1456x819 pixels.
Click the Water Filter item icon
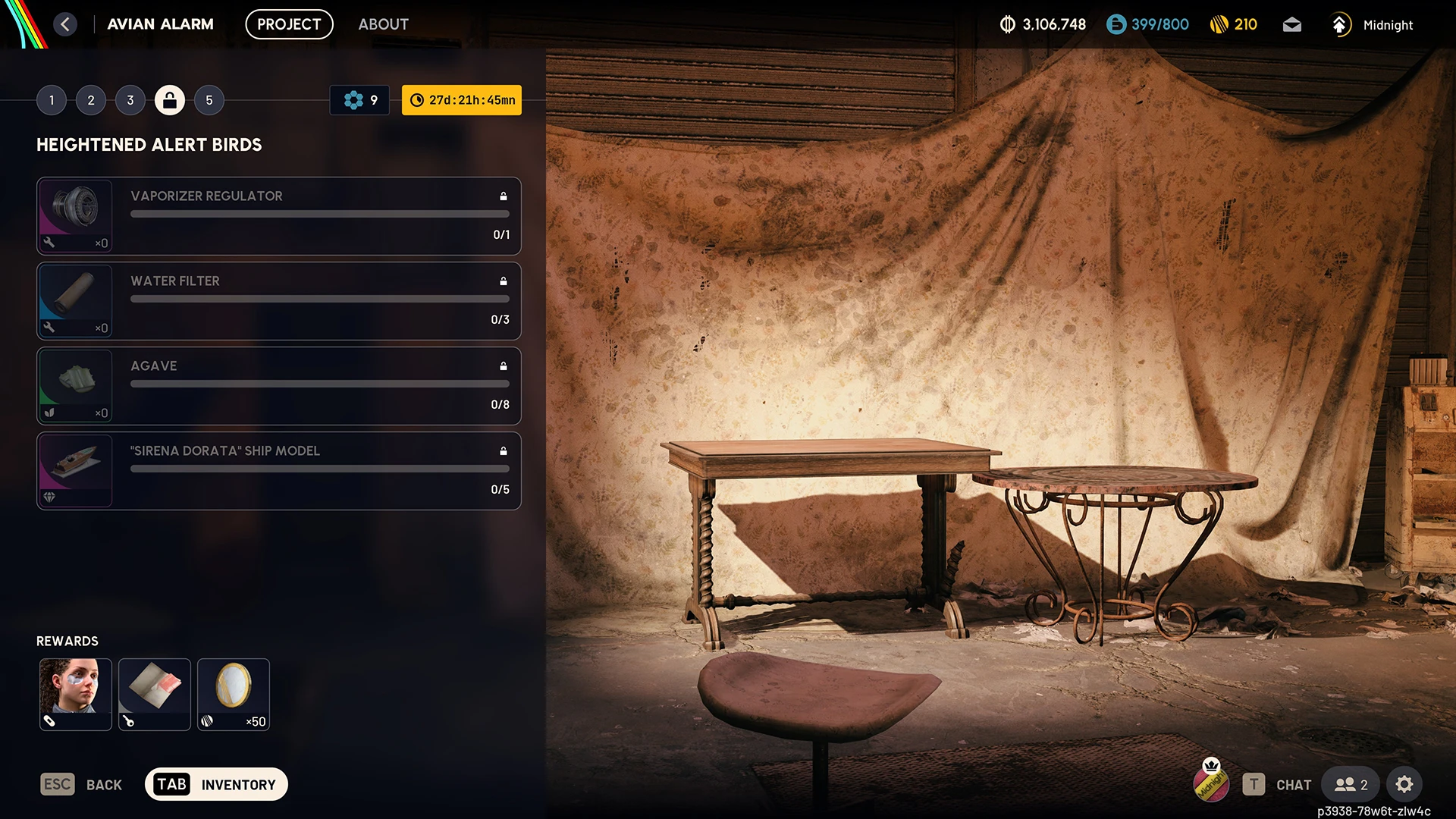click(75, 300)
